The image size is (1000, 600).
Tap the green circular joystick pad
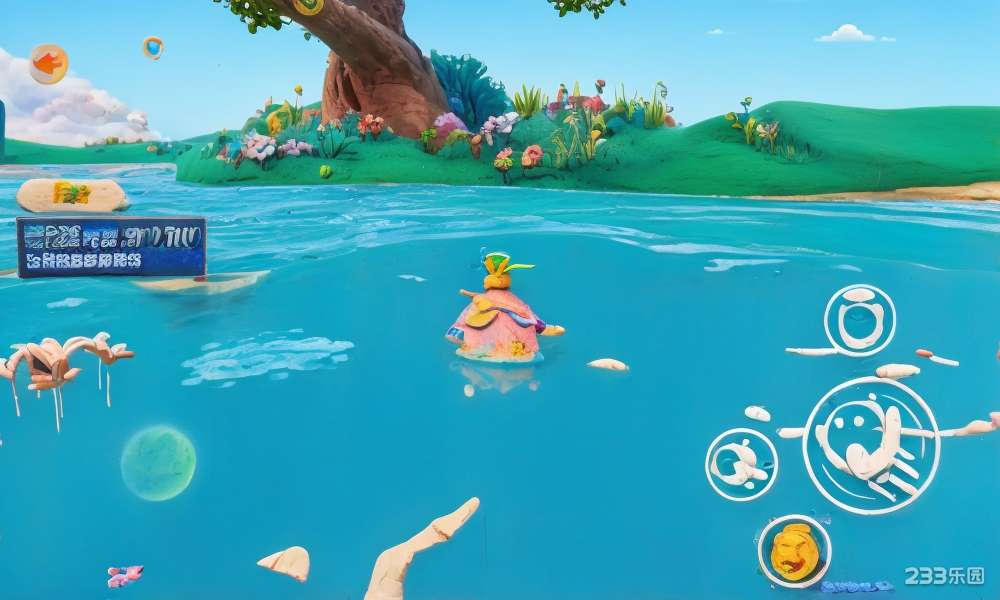coord(158,463)
